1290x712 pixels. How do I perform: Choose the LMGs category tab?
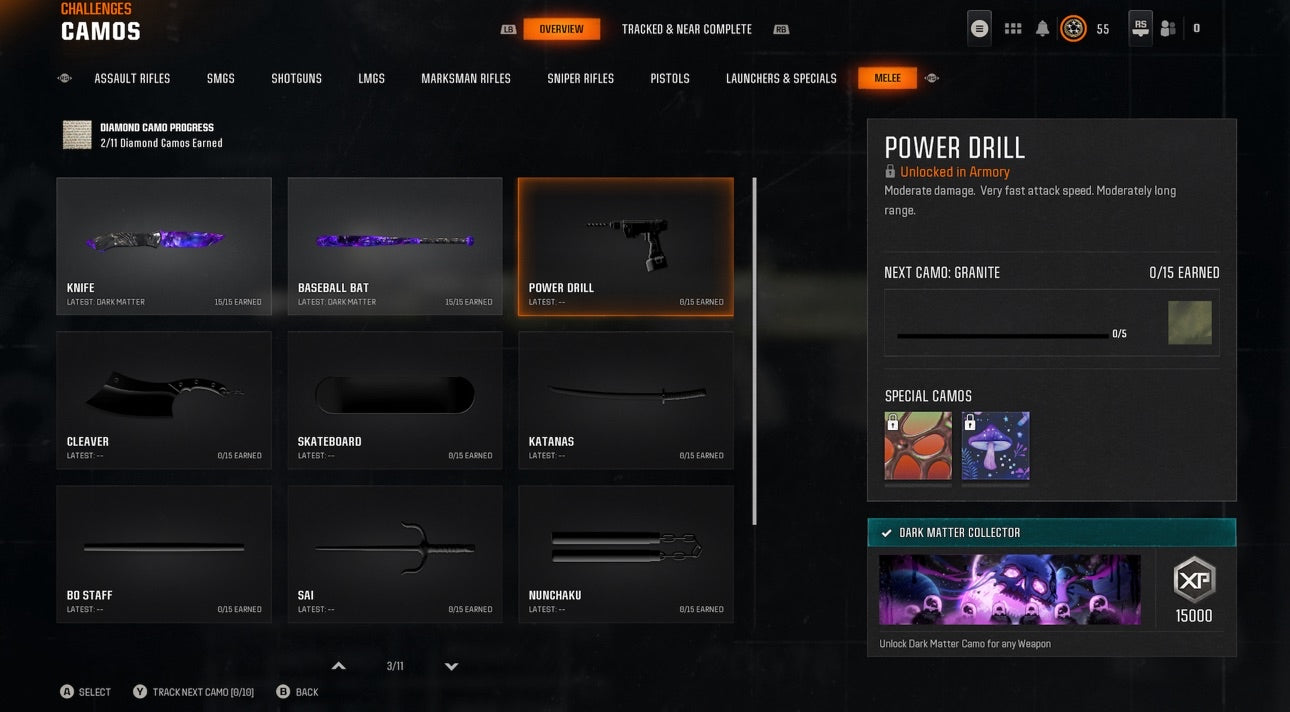371,78
